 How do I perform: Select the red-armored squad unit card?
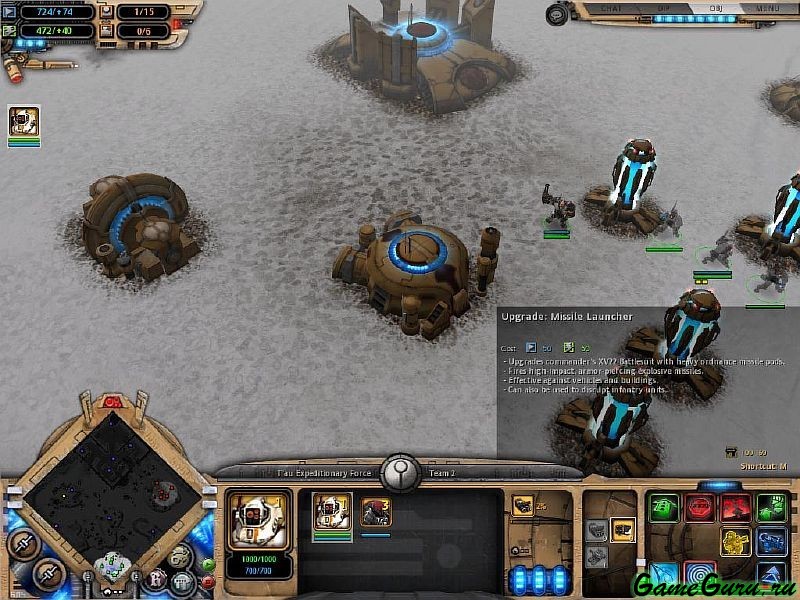(376, 512)
